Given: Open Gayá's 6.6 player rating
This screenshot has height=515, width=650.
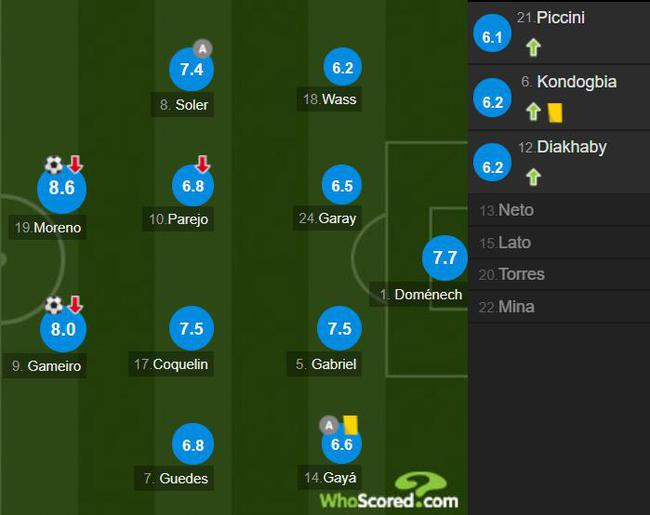Looking at the screenshot, I should click(342, 445).
